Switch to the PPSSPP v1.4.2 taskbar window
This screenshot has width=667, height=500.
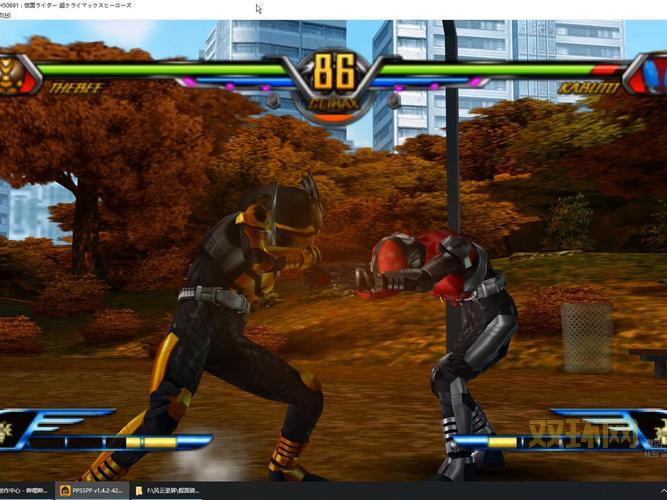[93, 491]
